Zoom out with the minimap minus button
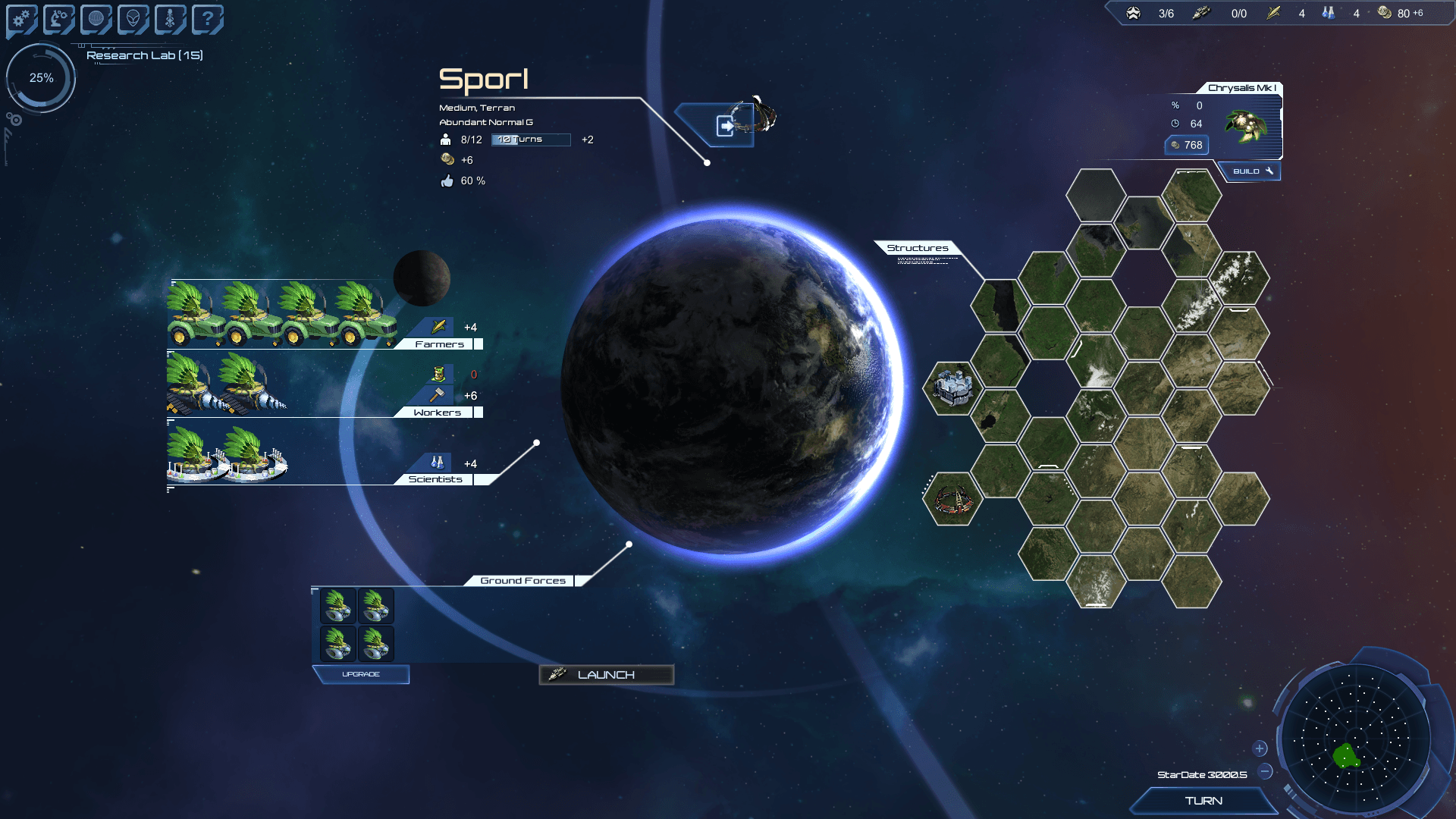Viewport: 1456px width, 819px height. point(1265,772)
